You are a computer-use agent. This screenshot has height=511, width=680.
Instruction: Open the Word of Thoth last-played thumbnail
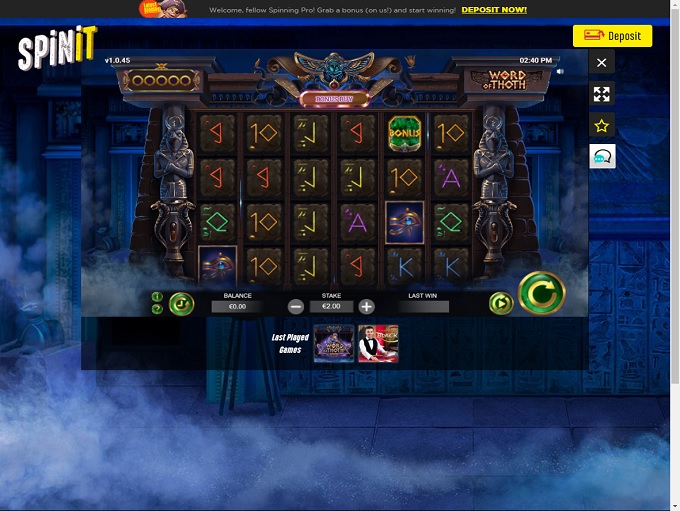(333, 342)
